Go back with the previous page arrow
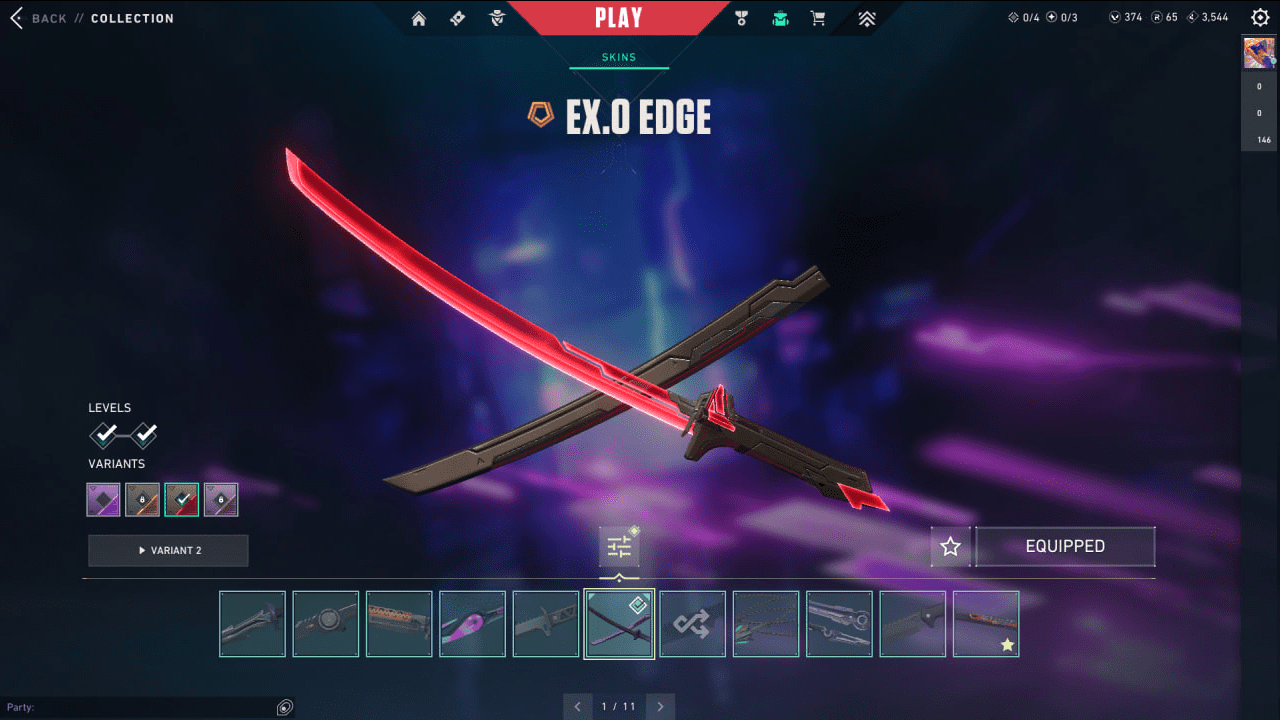The width and height of the screenshot is (1280, 720). [578, 706]
